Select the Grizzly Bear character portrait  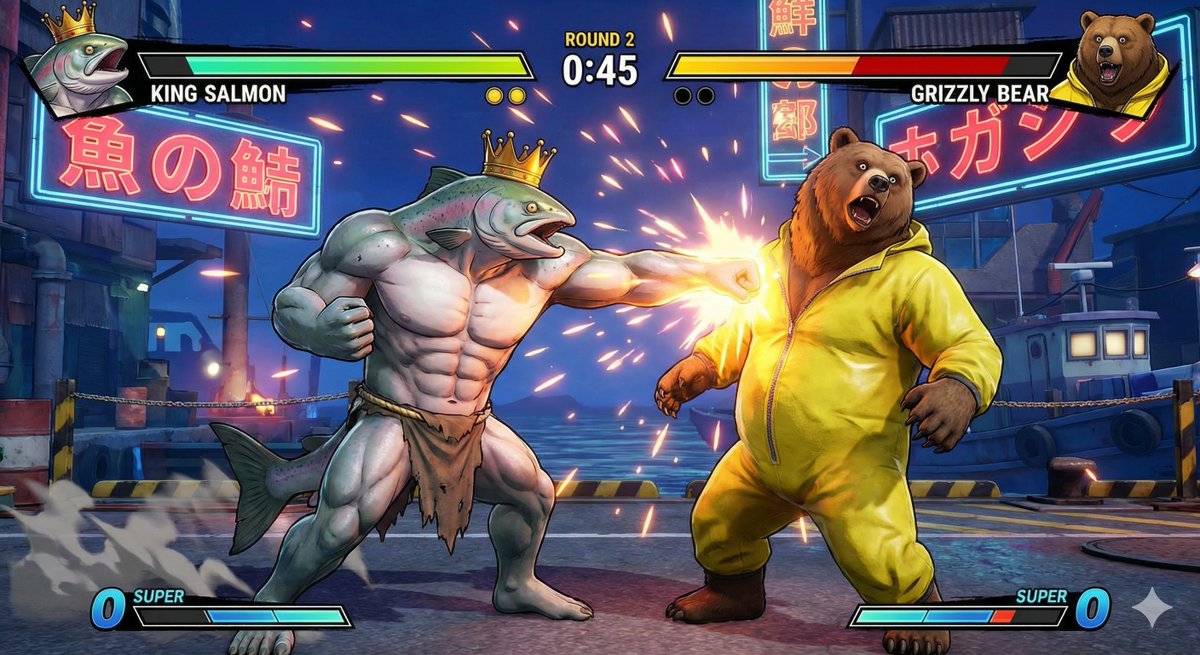click(x=1116, y=60)
